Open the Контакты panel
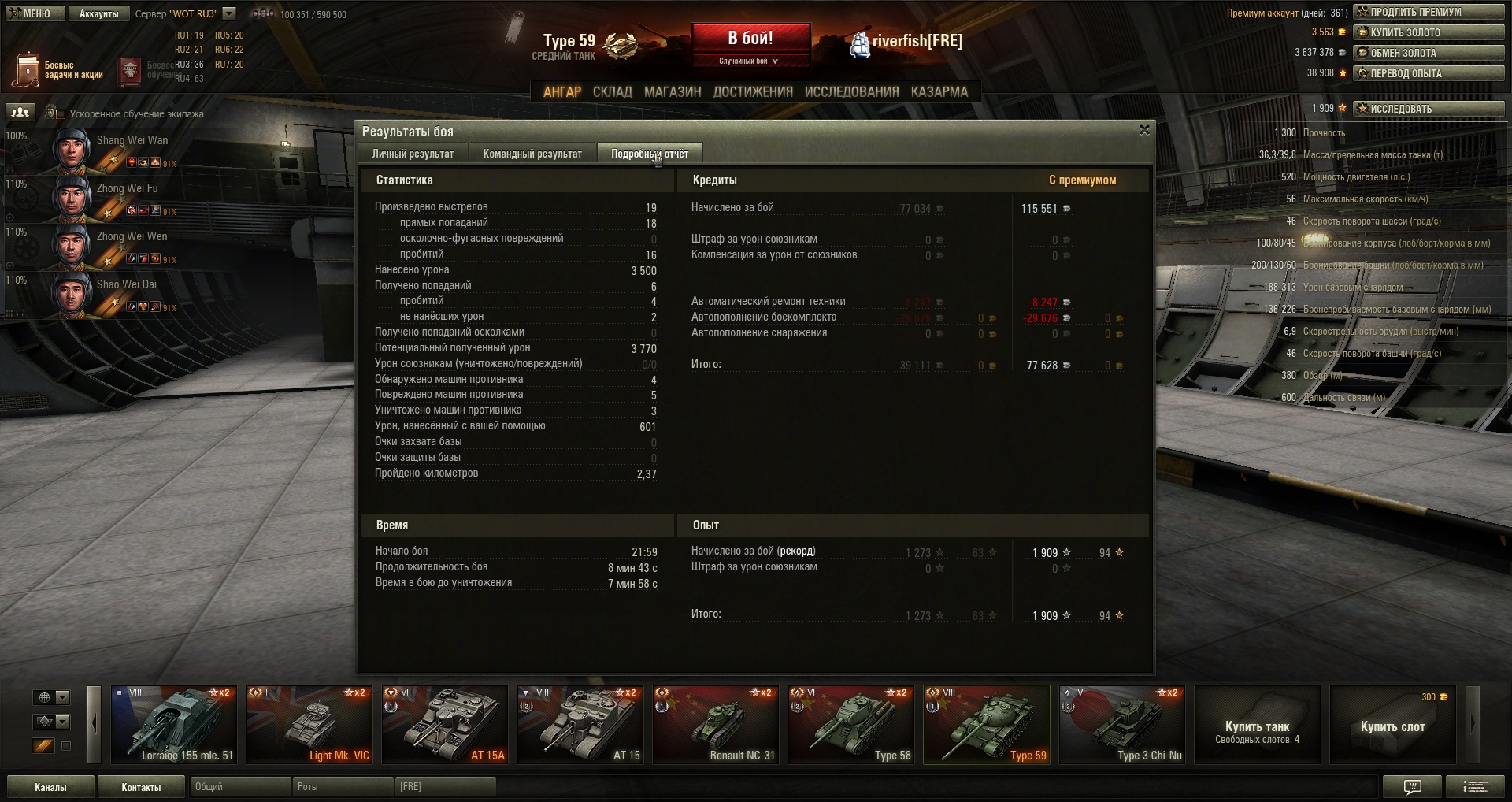Image resolution: width=1512 pixels, height=802 pixels. pyautogui.click(x=141, y=787)
